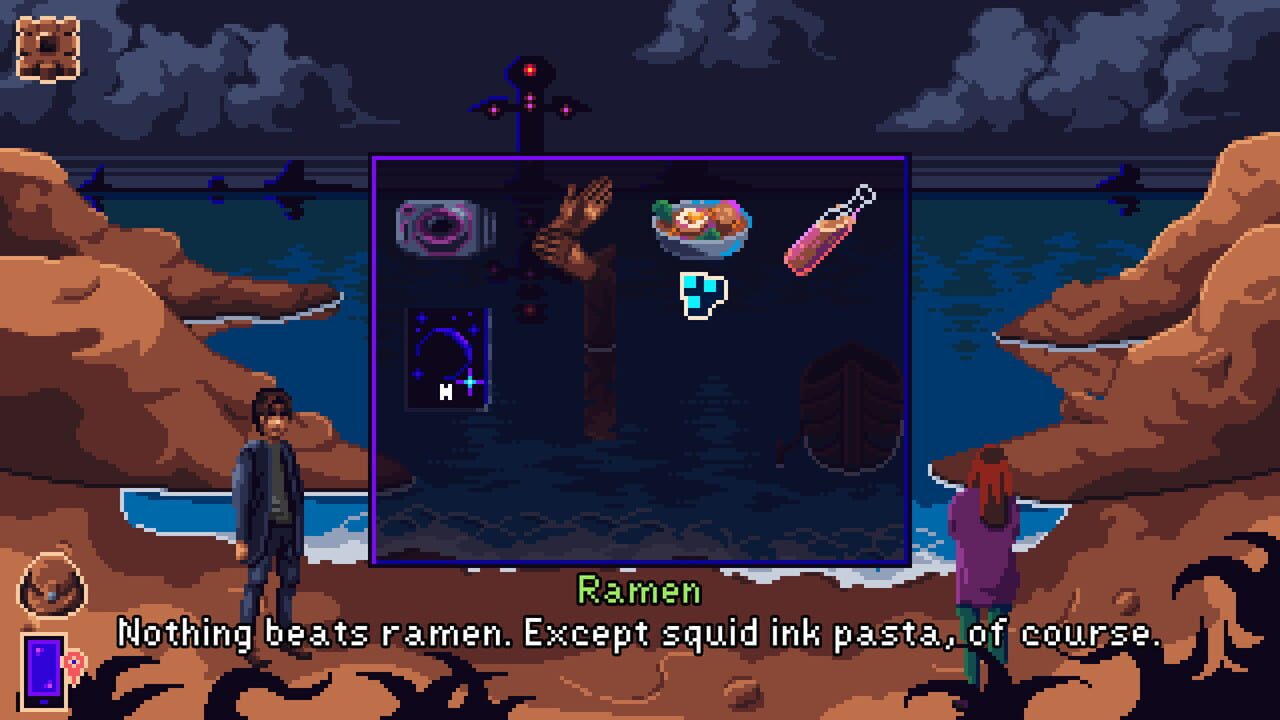Inspect the dark moon card in inventory
The width and height of the screenshot is (1280, 720).
click(446, 358)
